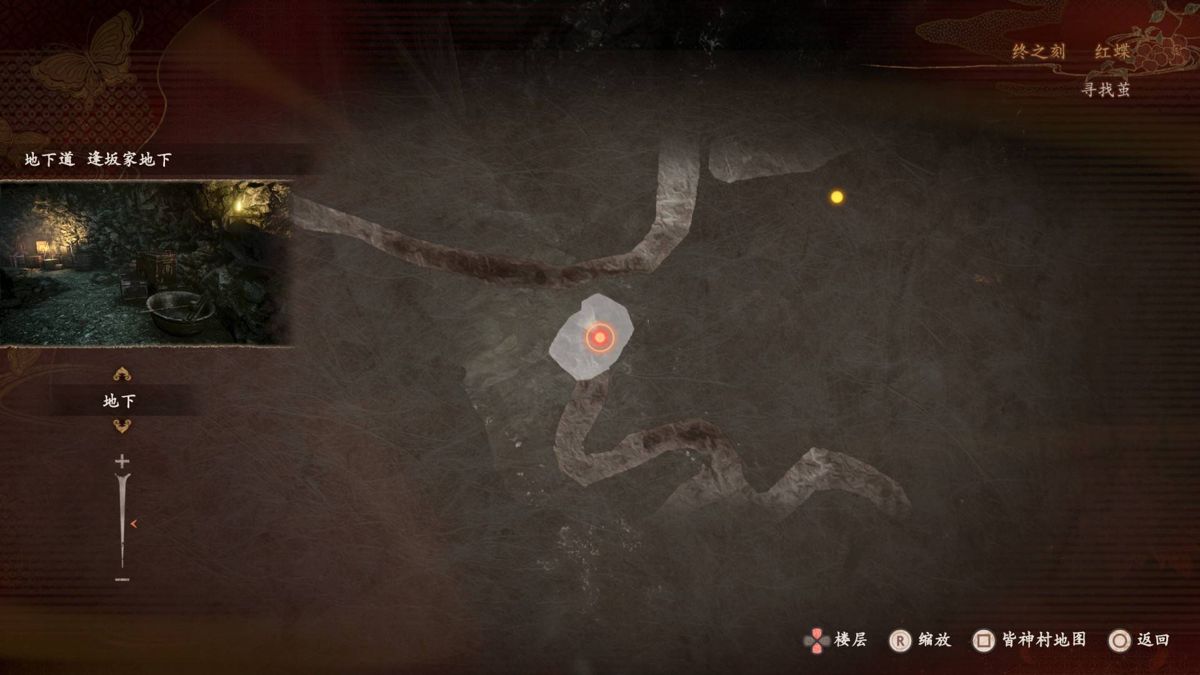
Task: Zoom out with the minus sign
Action: click(122, 579)
